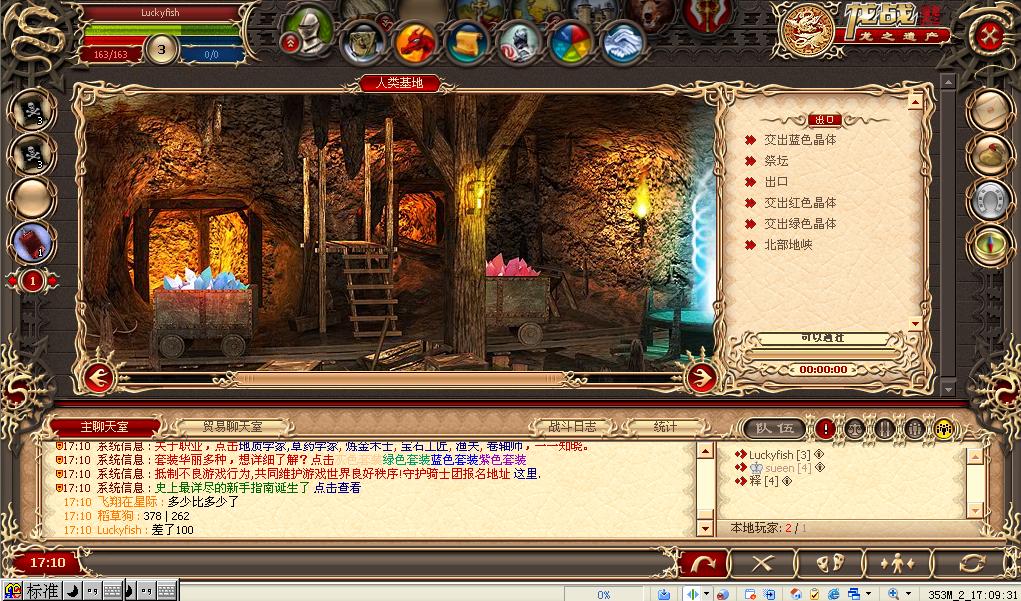The image size is (1021, 601).
Task: Select 北部地峡 destination
Action: [788, 245]
